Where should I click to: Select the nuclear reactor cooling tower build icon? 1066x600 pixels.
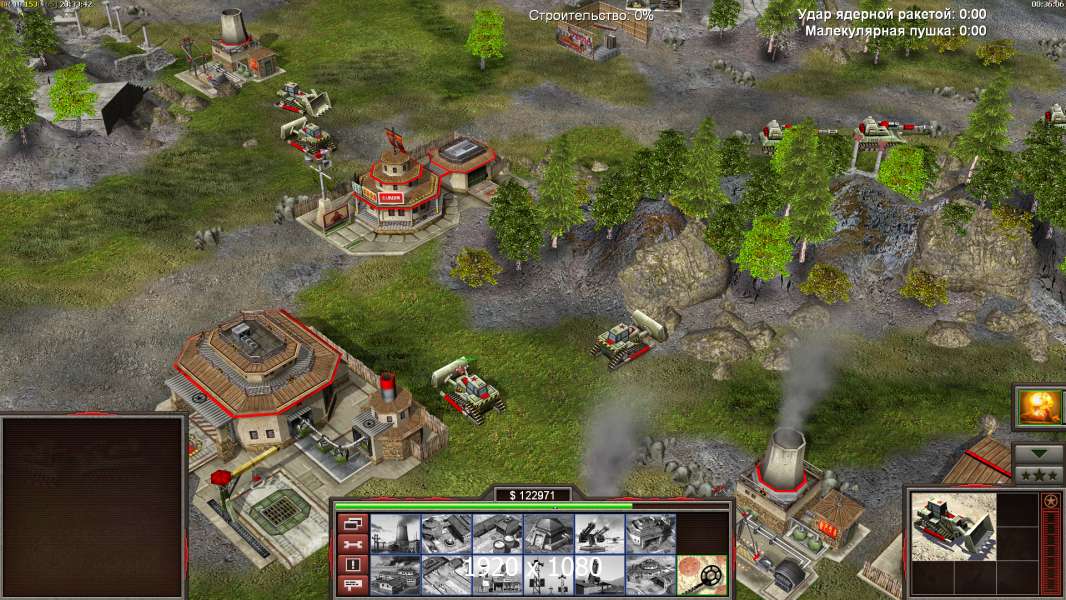[x=395, y=534]
